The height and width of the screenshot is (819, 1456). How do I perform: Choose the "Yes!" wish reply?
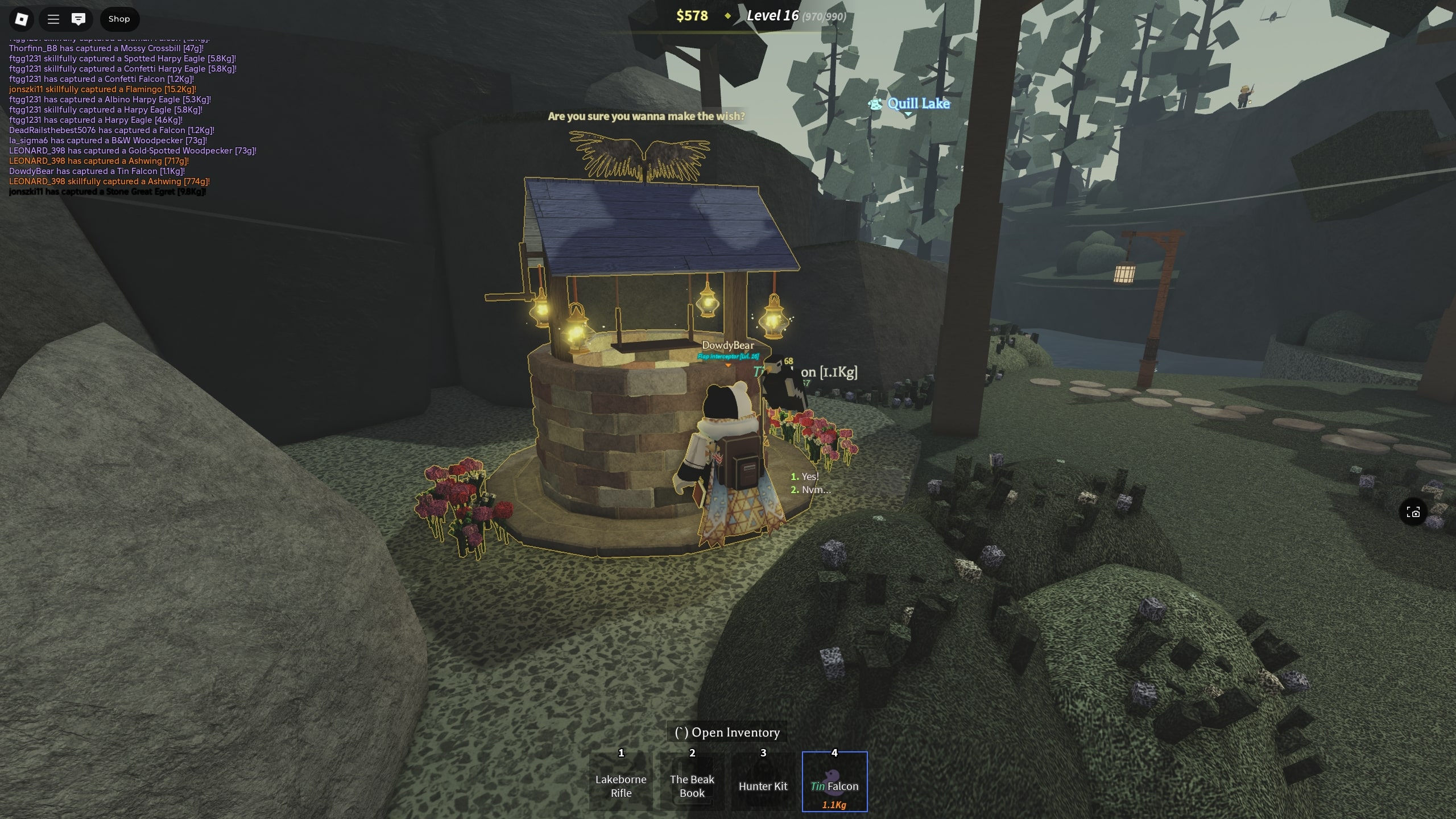pos(809,477)
